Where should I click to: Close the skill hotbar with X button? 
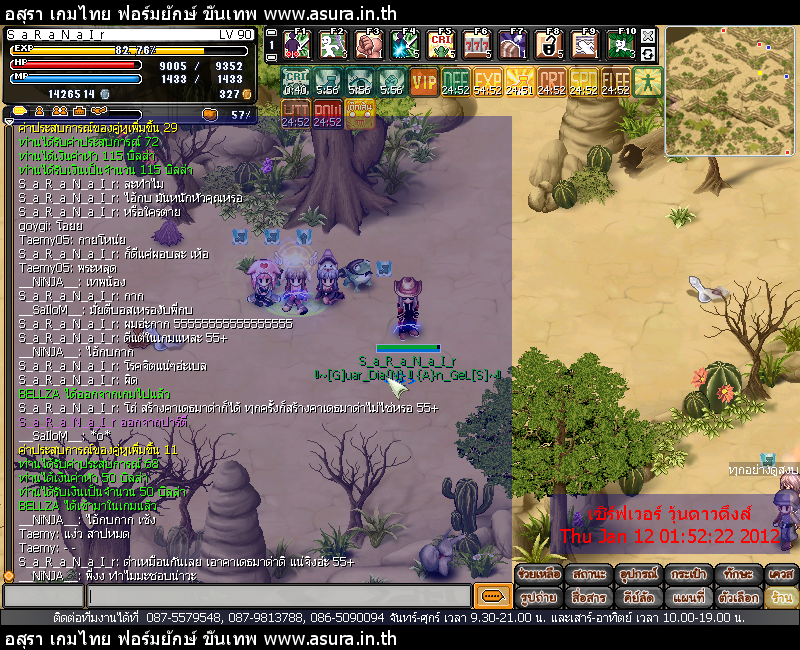(648, 35)
